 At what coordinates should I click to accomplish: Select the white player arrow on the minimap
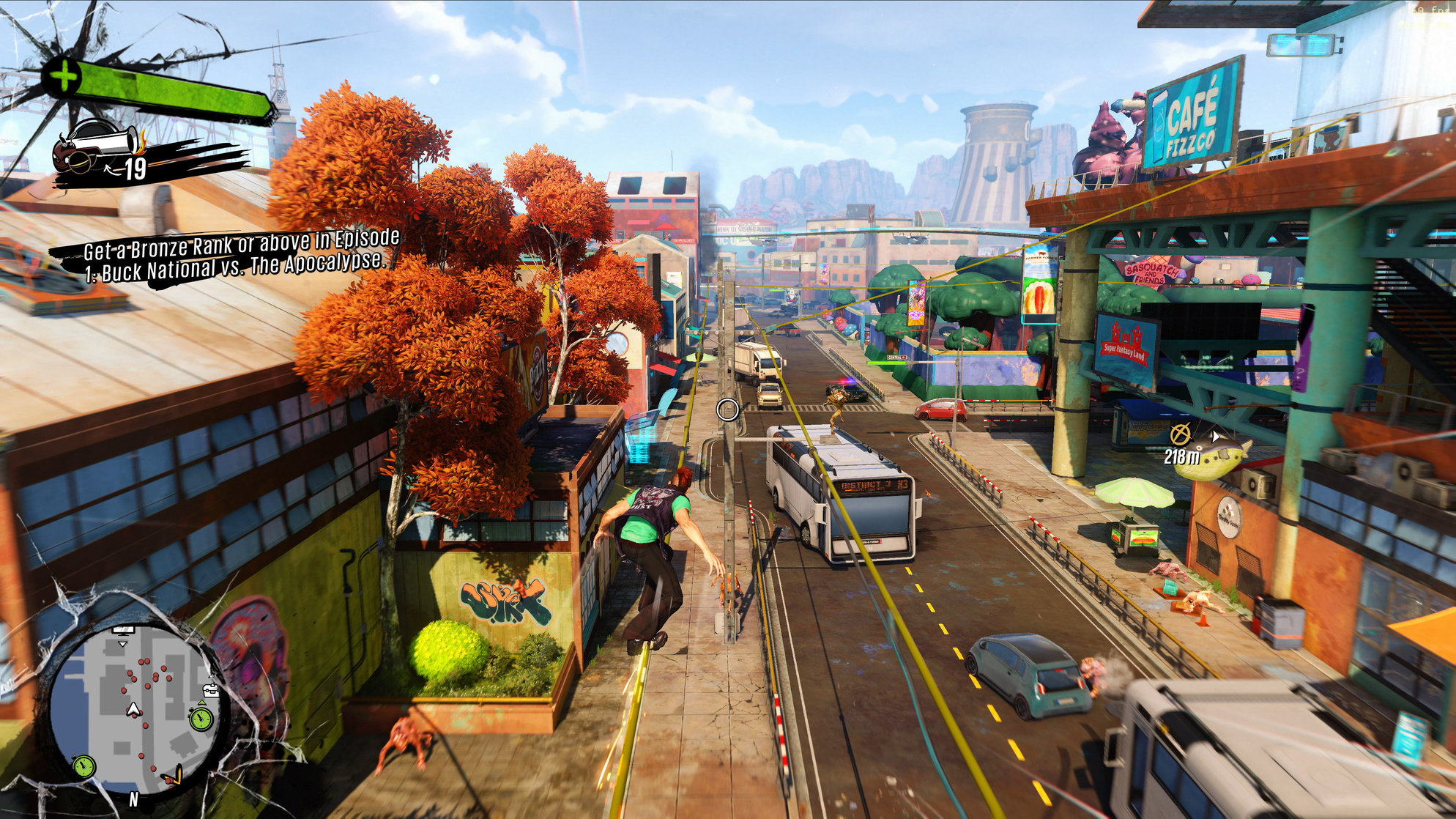[133, 709]
